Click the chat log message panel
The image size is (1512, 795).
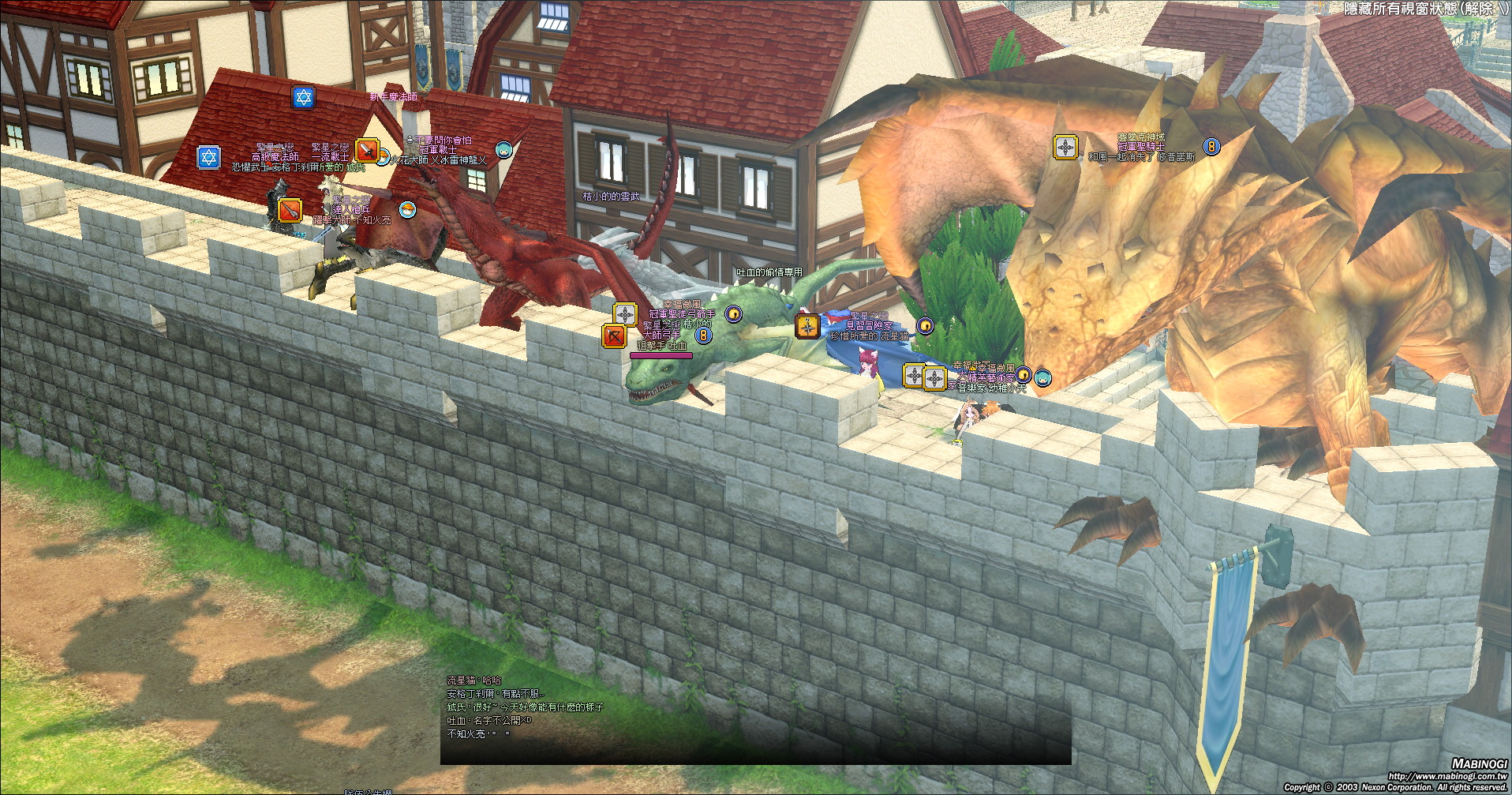754,718
